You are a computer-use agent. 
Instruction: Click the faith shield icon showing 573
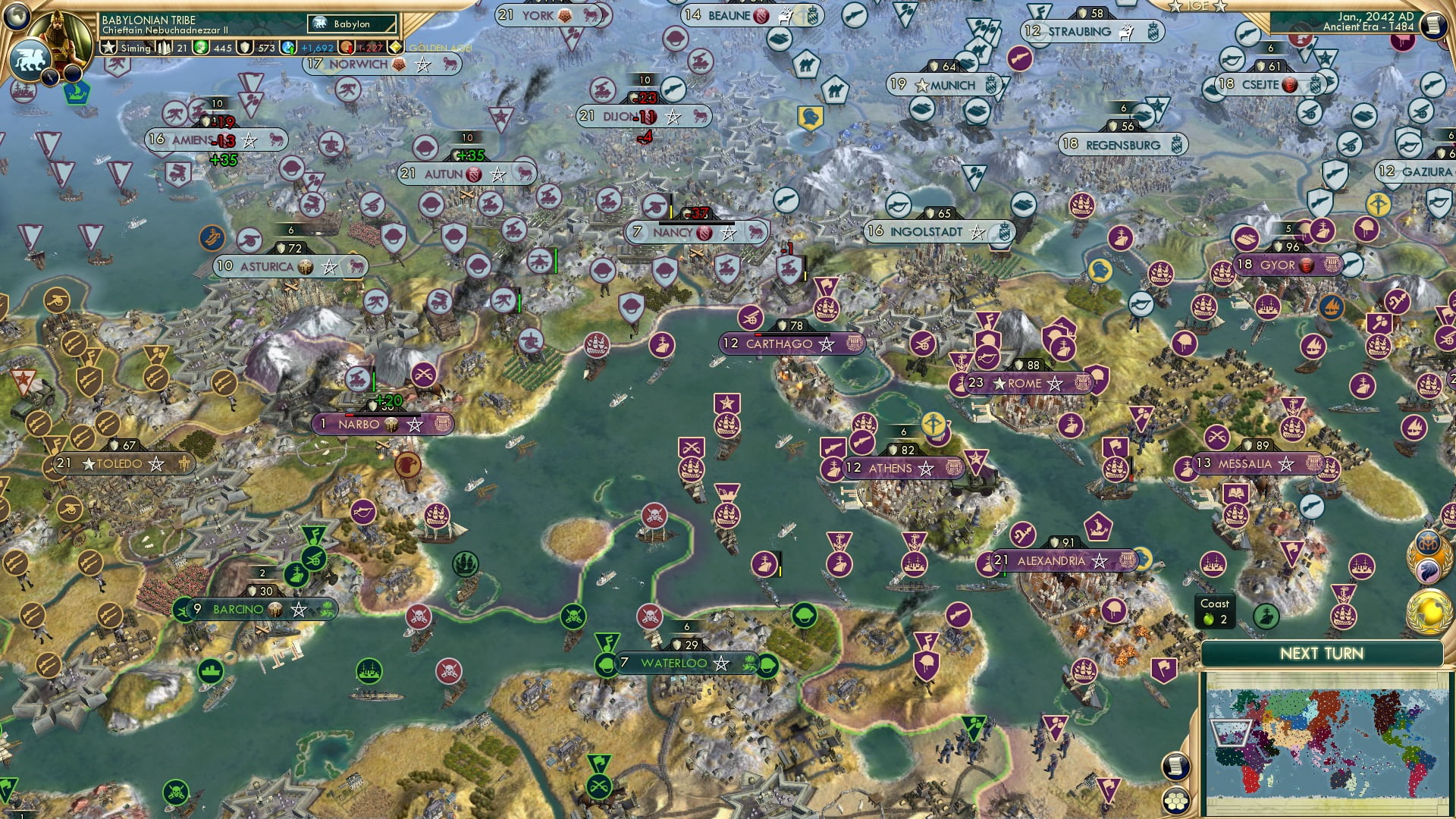pos(244,47)
